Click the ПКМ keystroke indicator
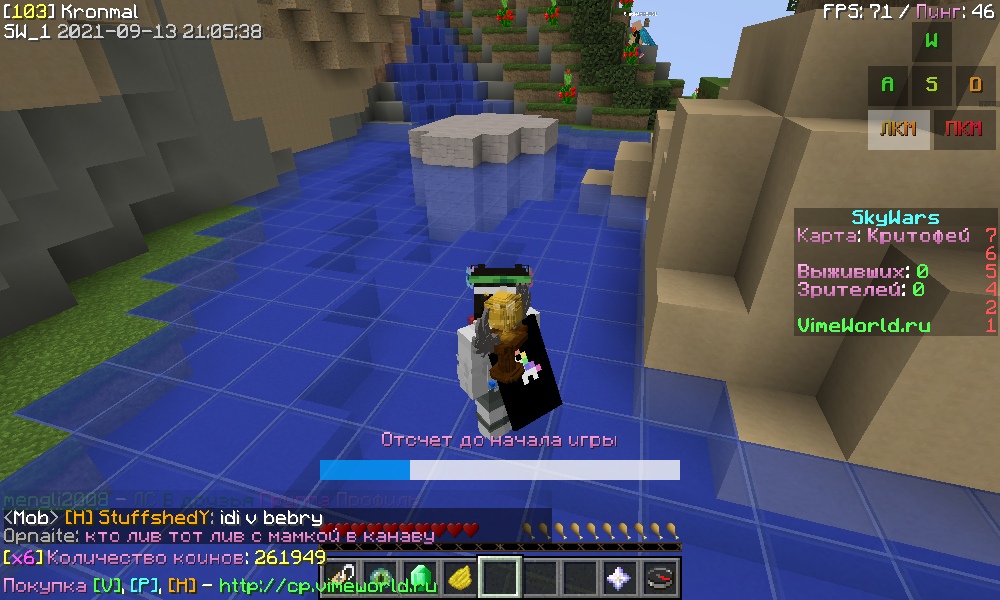Viewport: 1000px width, 600px height. [x=964, y=130]
